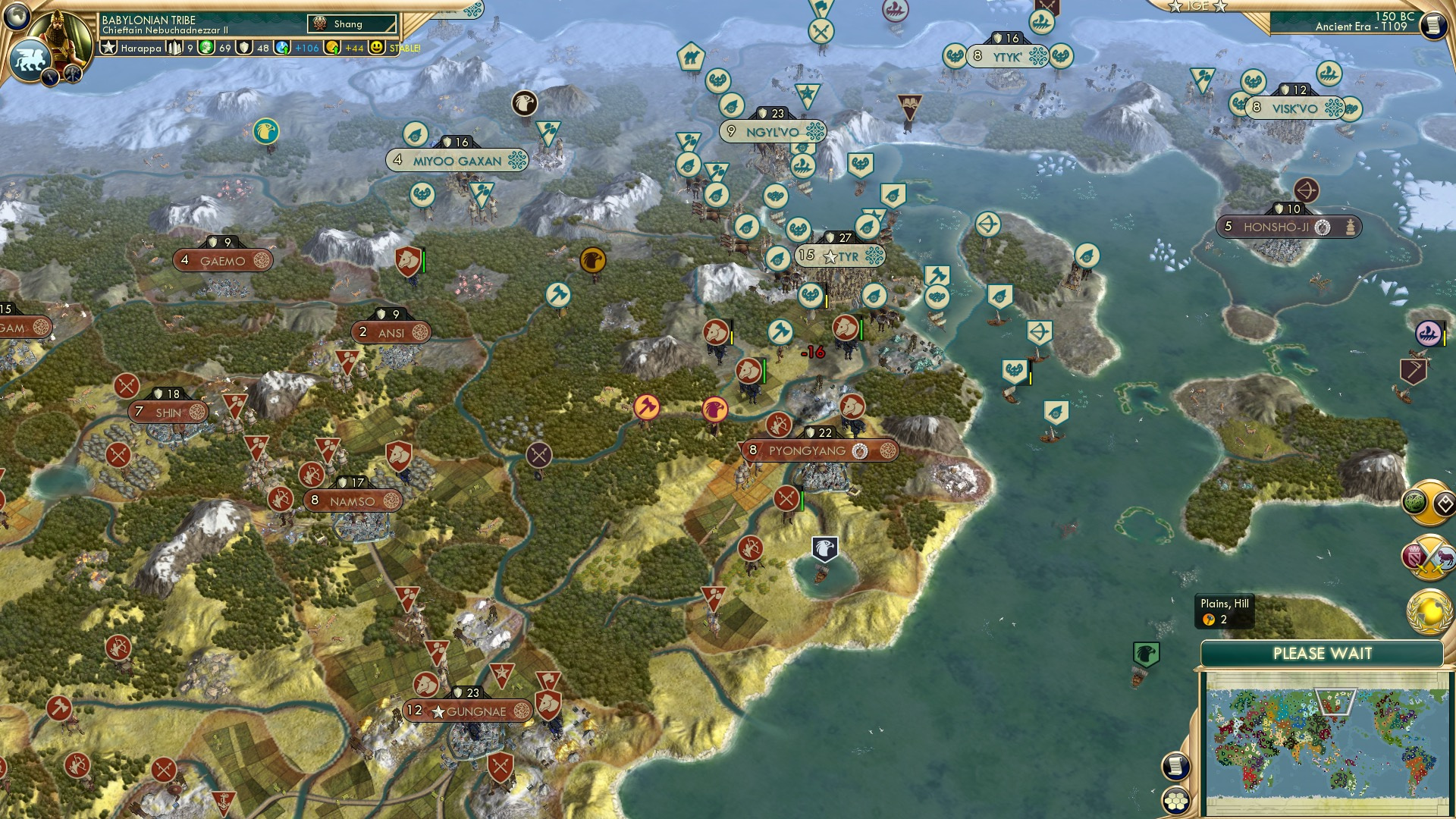Viewport: 1456px width, 819px height.
Task: Select the Gungnae city banner
Action: tap(466, 711)
